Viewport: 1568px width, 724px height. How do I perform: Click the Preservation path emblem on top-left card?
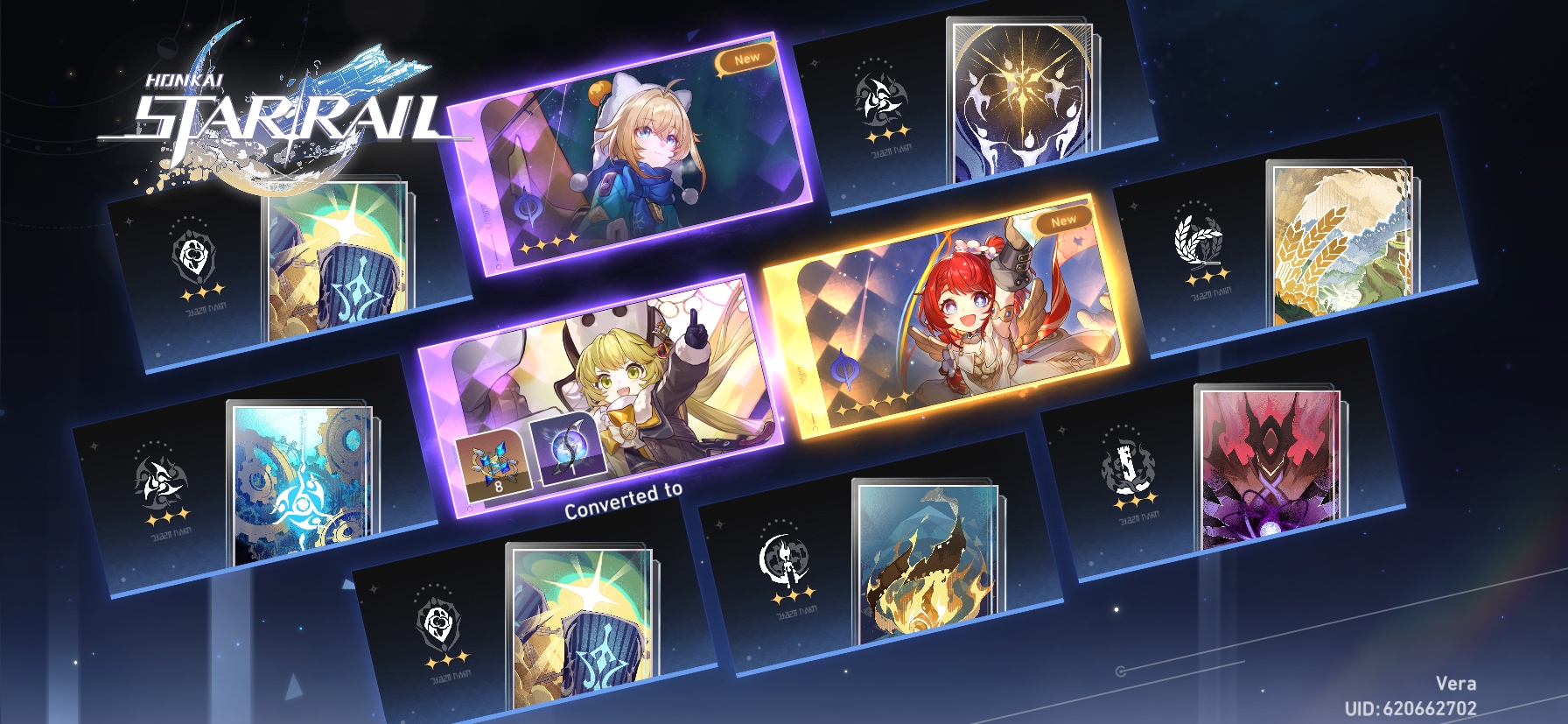(x=194, y=254)
